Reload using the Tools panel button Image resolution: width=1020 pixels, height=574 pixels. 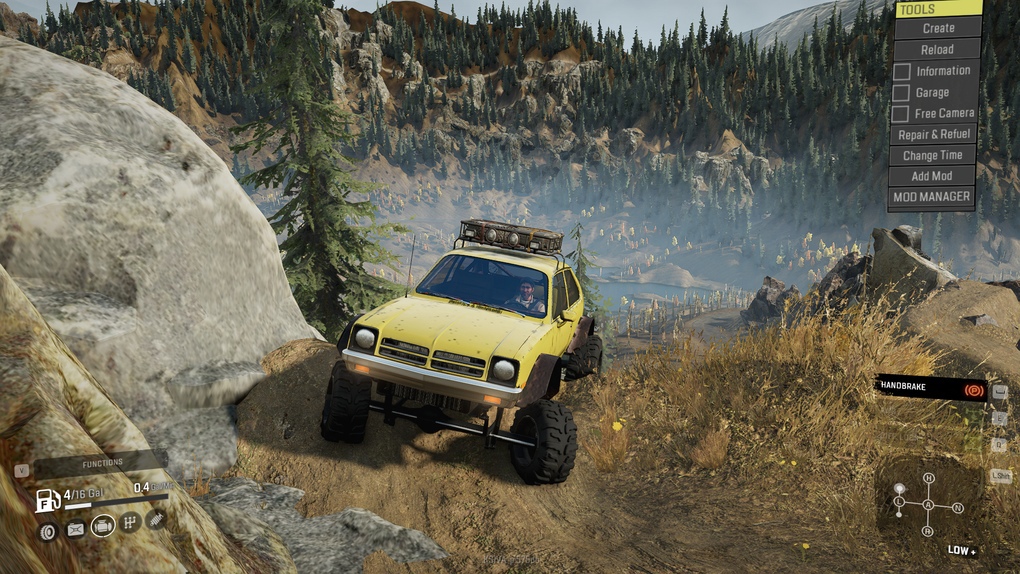pyautogui.click(x=937, y=49)
